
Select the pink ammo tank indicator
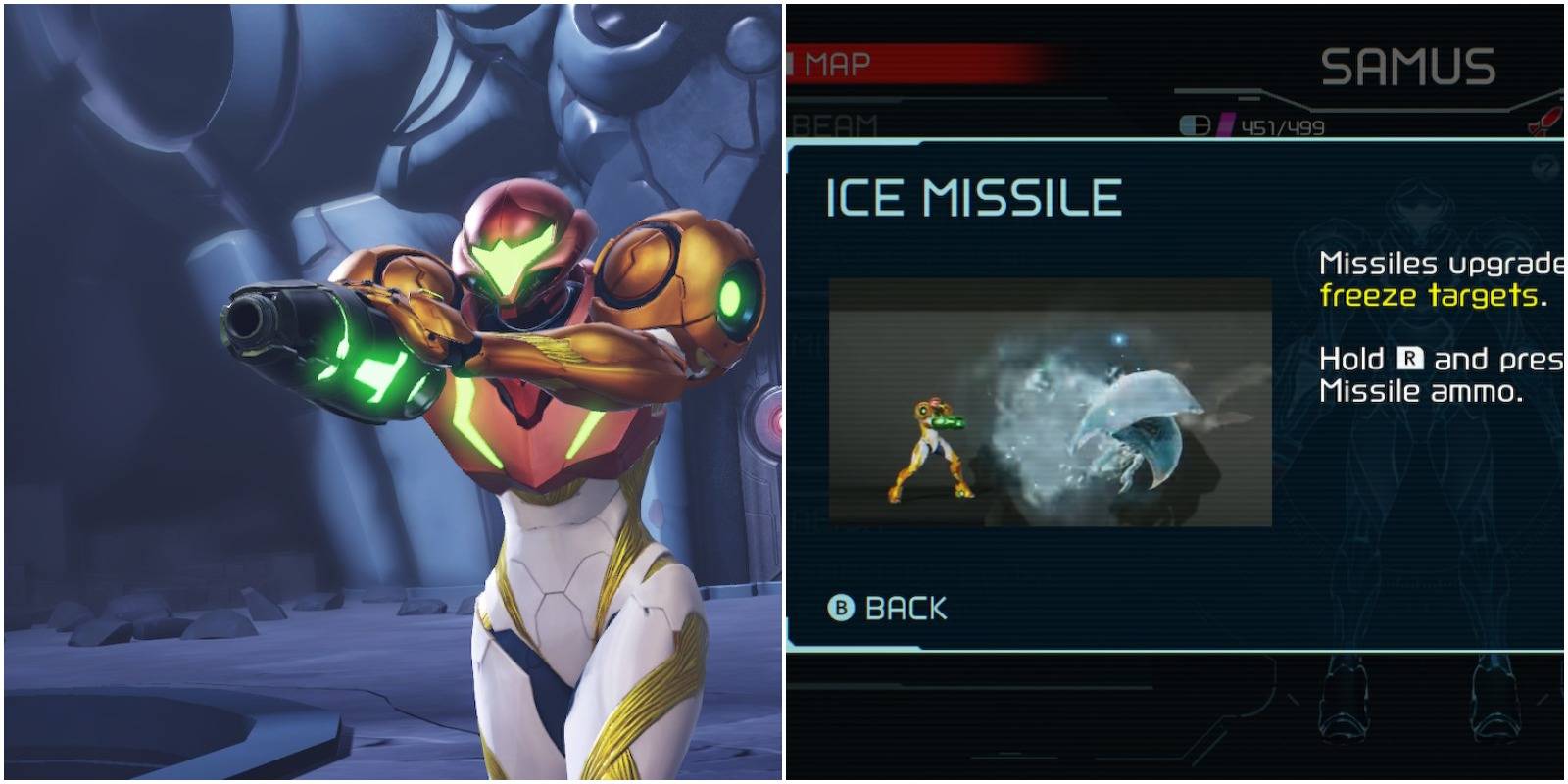click(1225, 123)
